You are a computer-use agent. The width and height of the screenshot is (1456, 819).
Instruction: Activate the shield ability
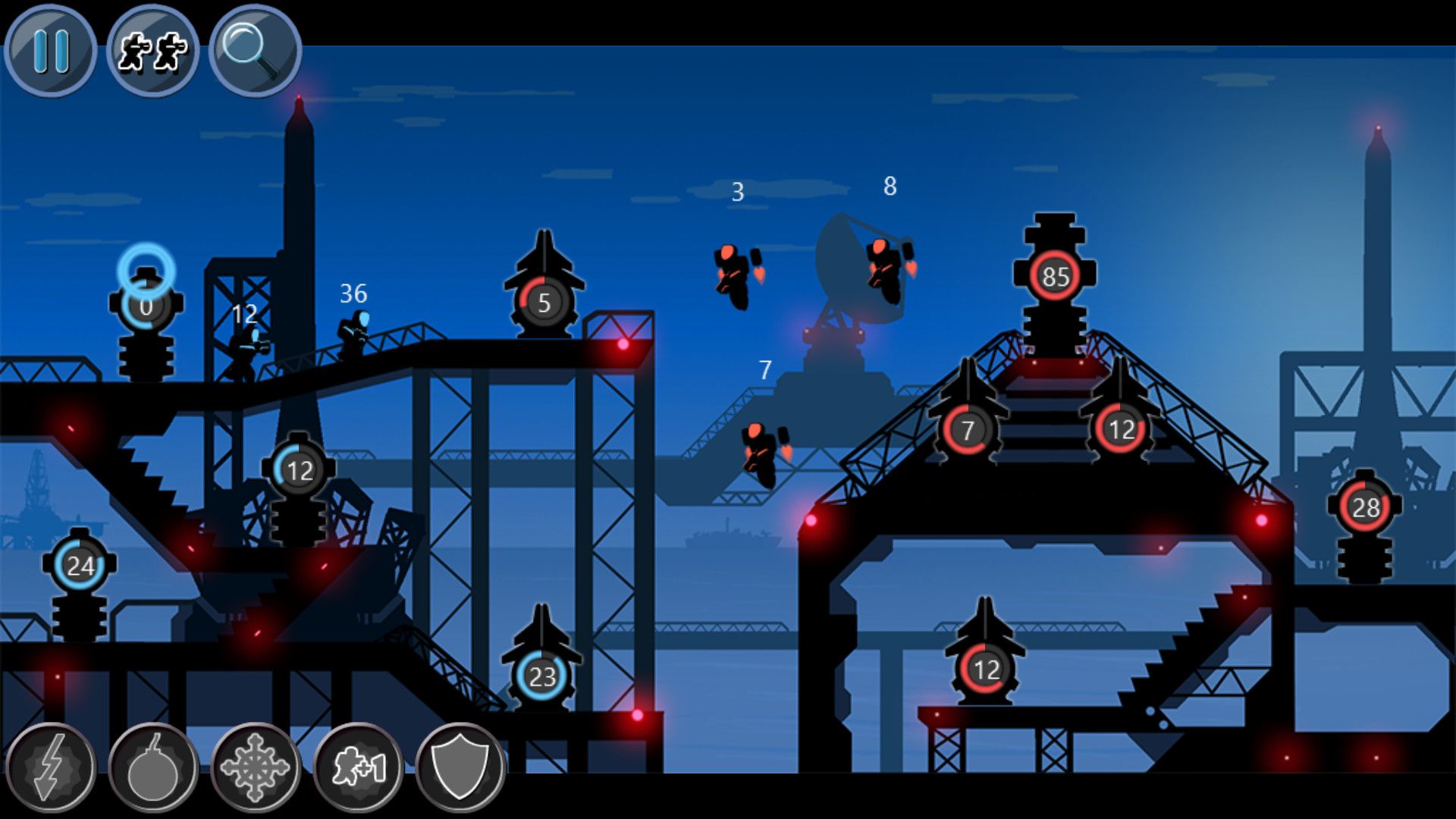coord(461,768)
